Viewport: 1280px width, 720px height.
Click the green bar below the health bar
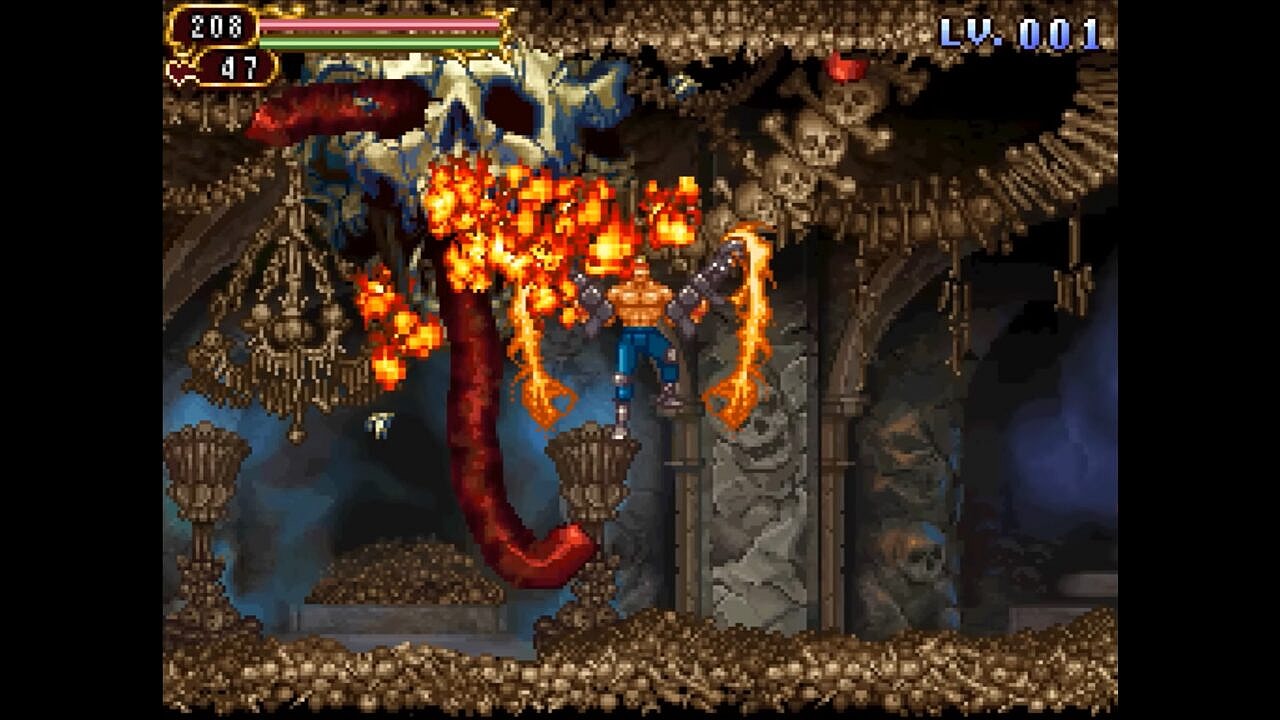(x=380, y=42)
